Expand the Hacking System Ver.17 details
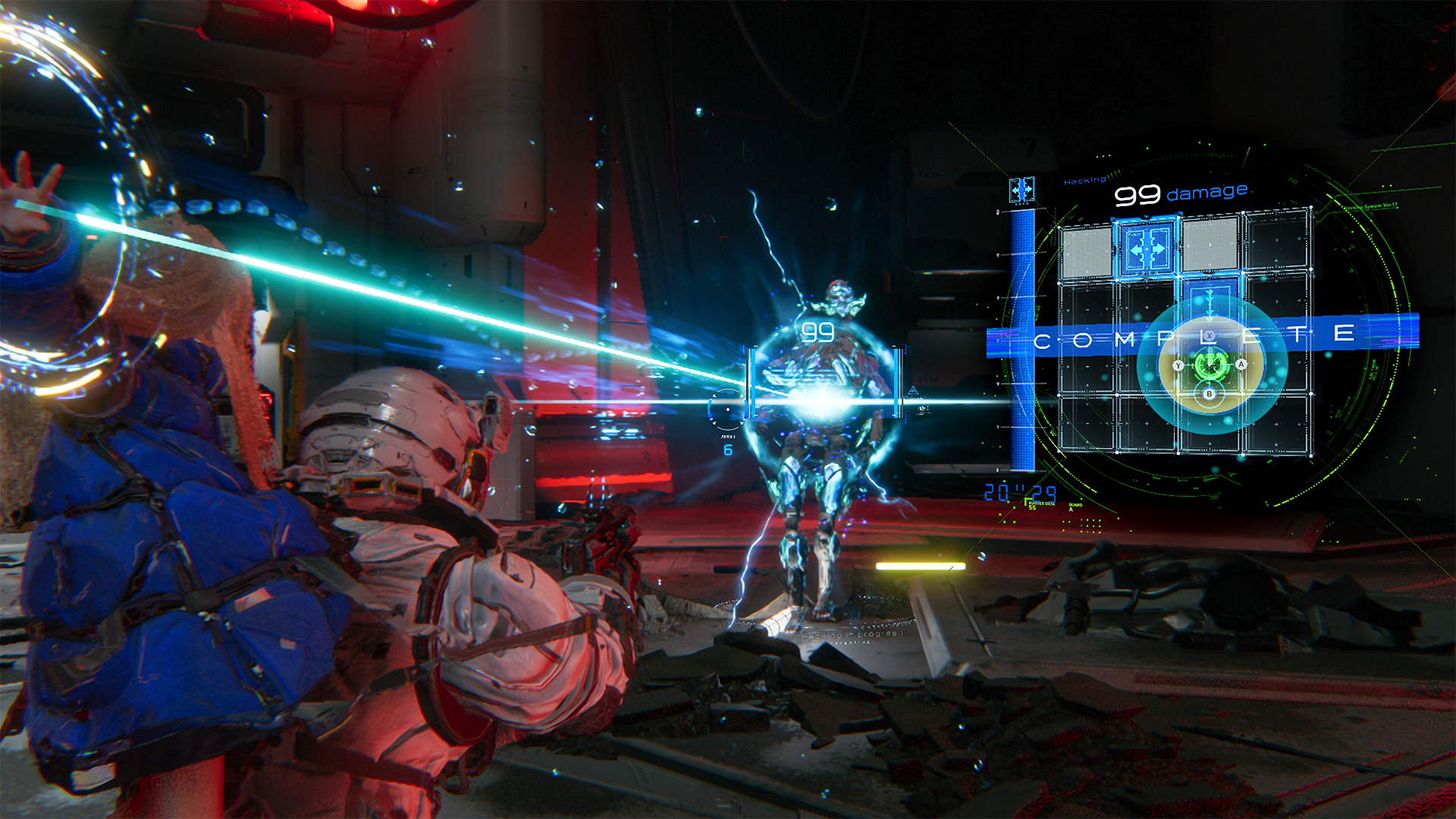Image resolution: width=1456 pixels, height=819 pixels. click(1370, 206)
